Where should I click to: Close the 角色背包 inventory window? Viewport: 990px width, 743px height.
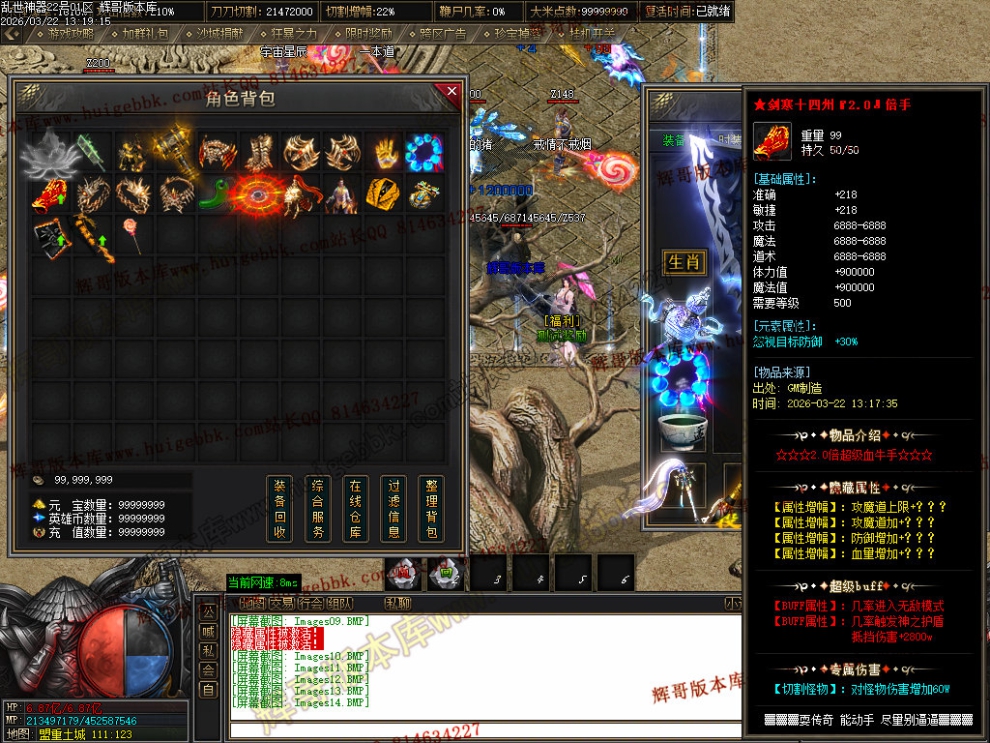(x=451, y=92)
